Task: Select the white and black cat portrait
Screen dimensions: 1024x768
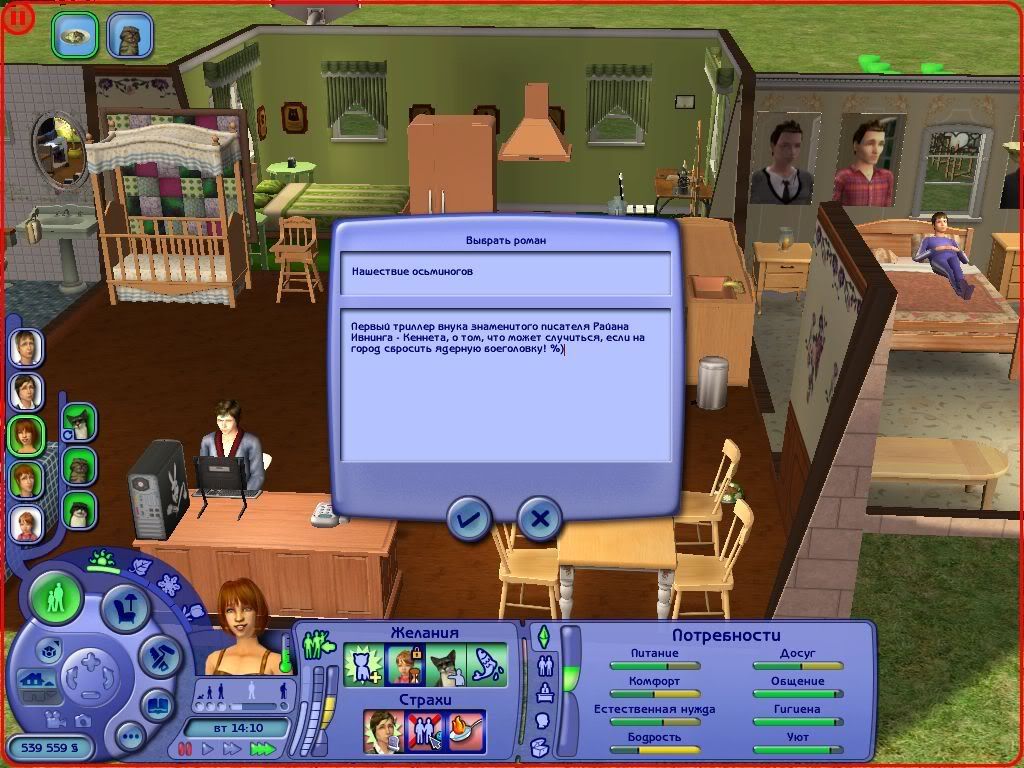Action: 79,510
